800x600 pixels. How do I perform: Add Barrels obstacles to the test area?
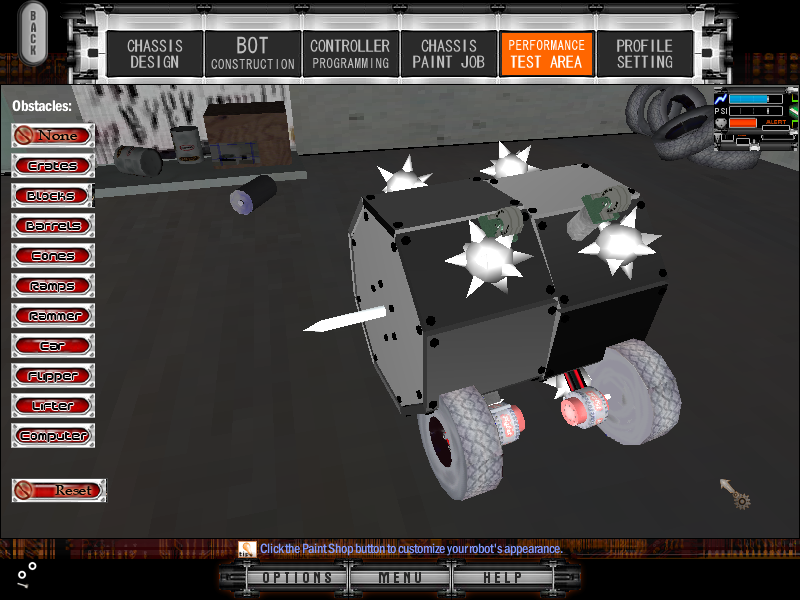[x=53, y=226]
